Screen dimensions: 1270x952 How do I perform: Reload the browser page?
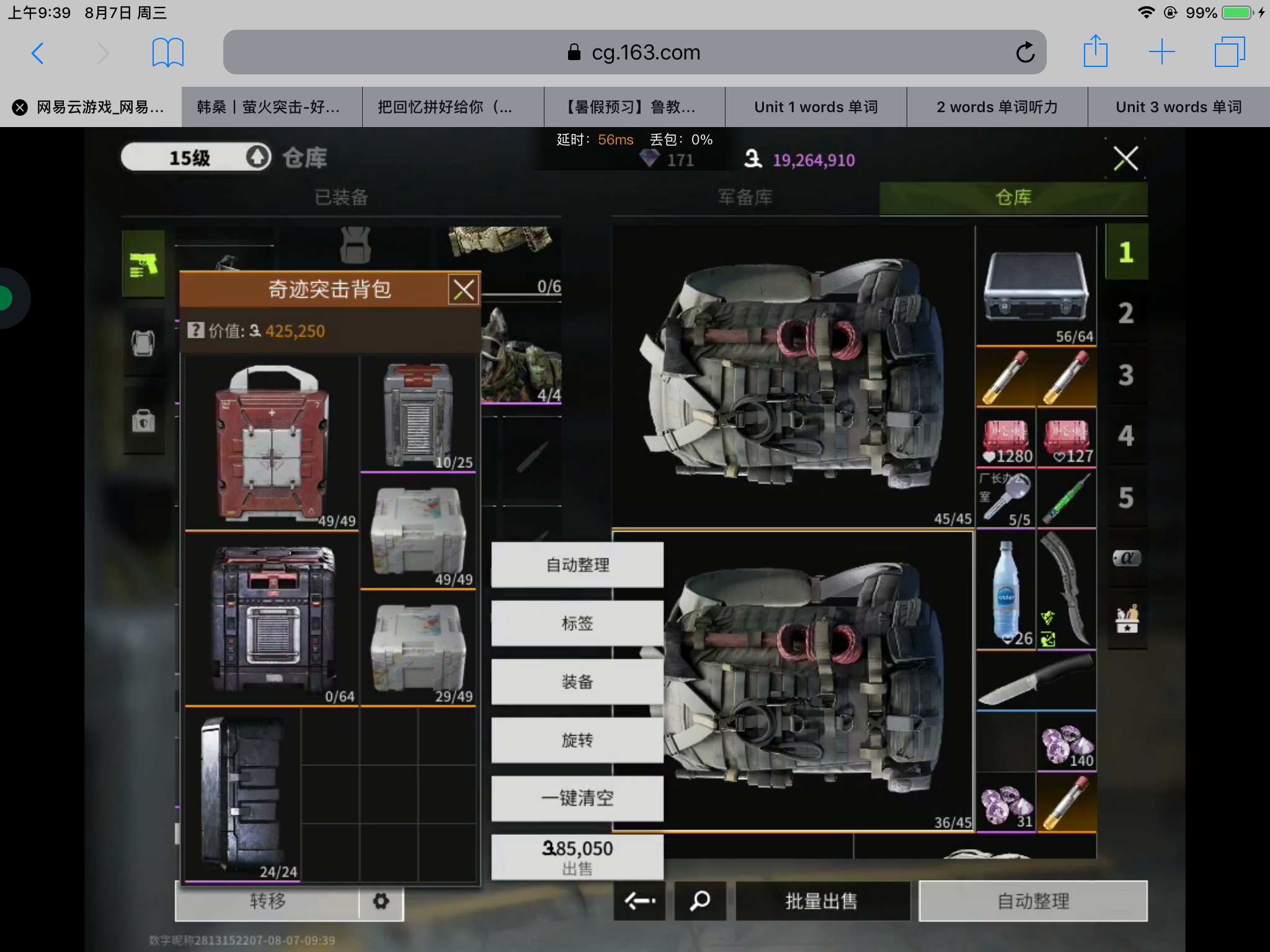1025,53
